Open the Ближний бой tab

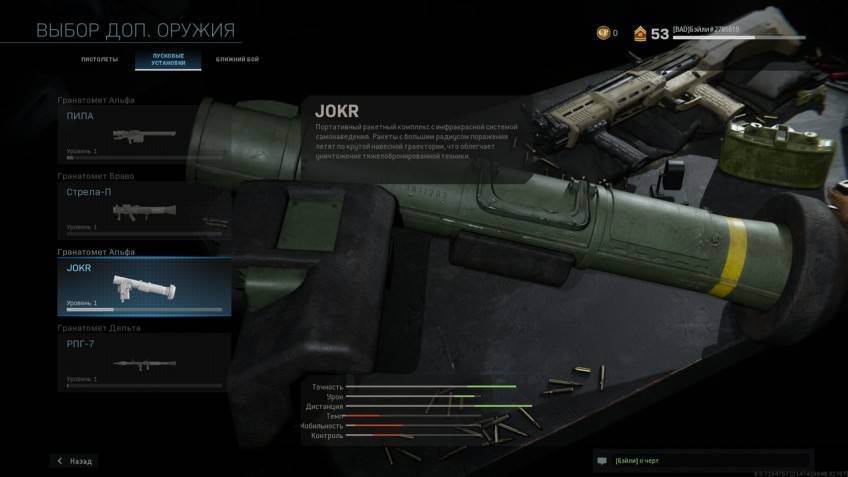click(x=236, y=60)
